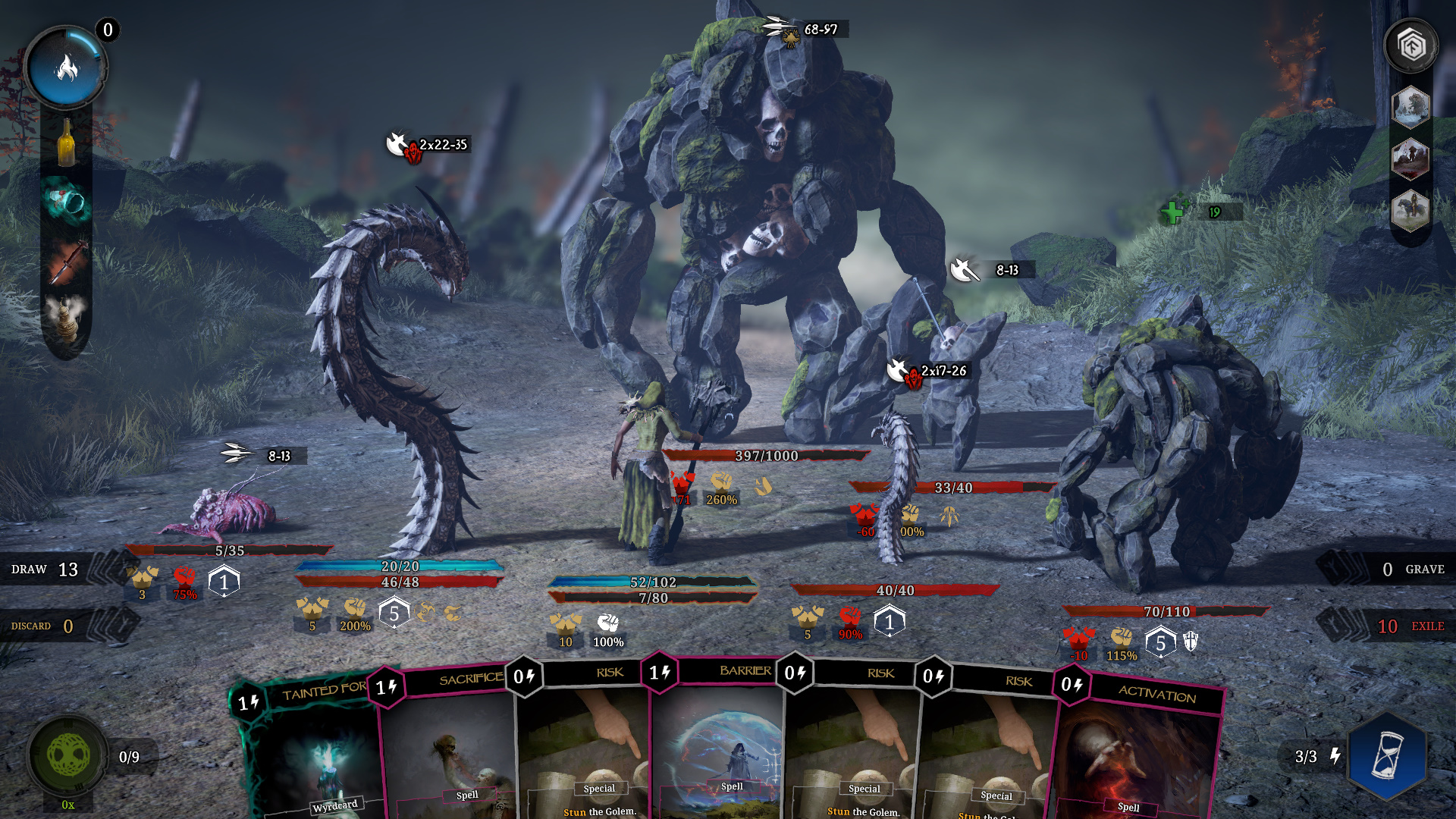
Task: View the Discard pile
Action: 43,626
